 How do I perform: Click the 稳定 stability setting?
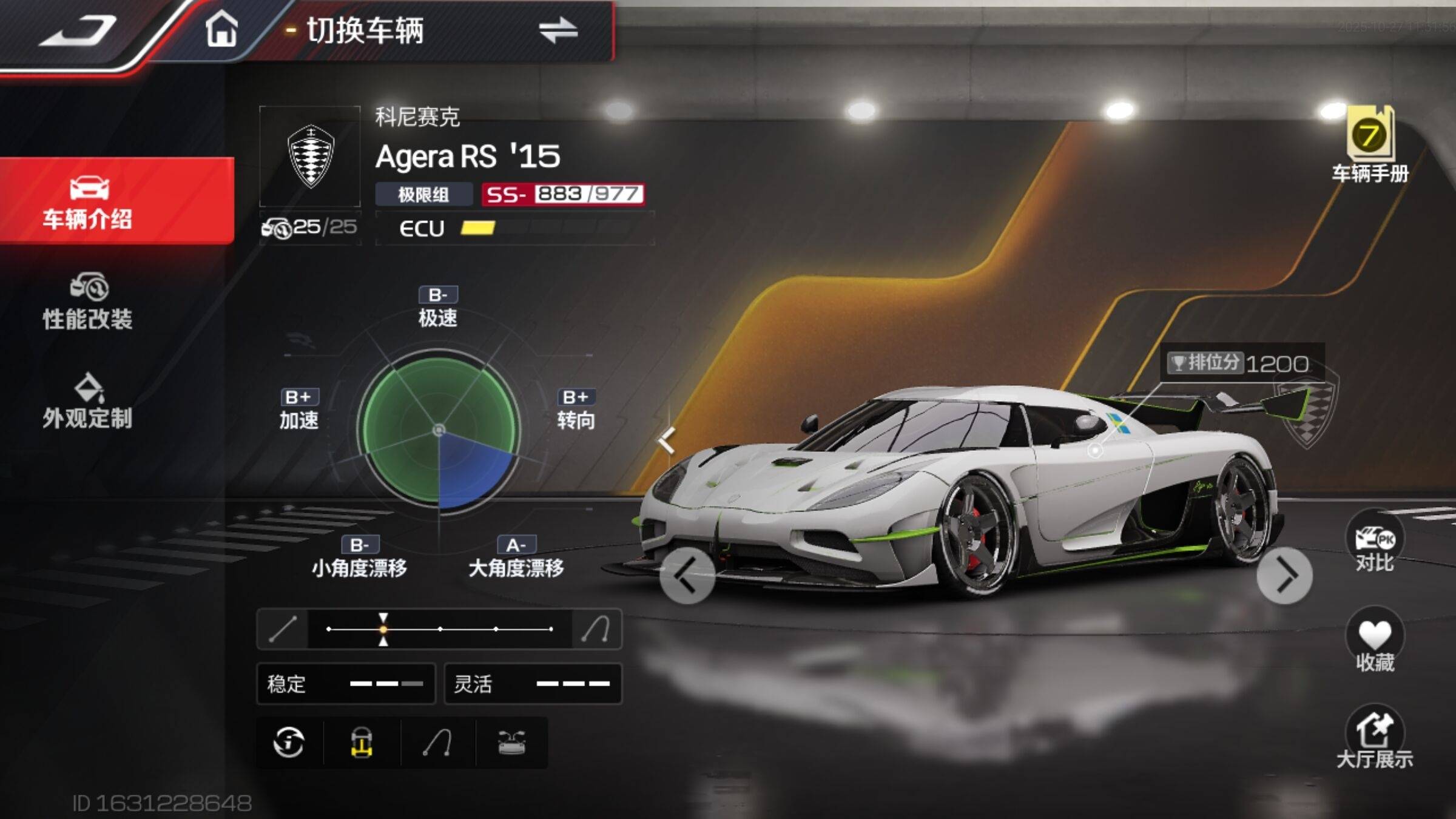tap(346, 684)
